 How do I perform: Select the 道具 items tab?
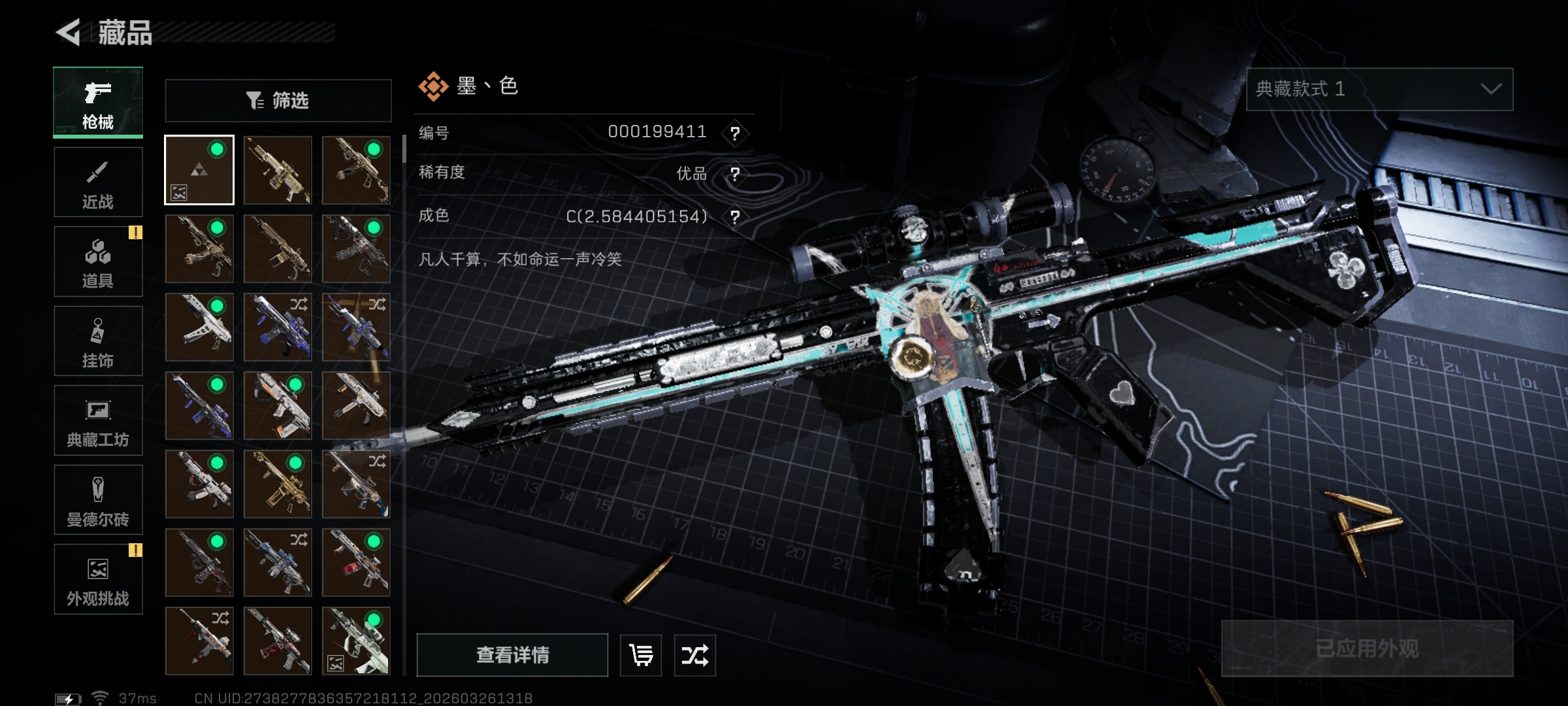tap(98, 261)
